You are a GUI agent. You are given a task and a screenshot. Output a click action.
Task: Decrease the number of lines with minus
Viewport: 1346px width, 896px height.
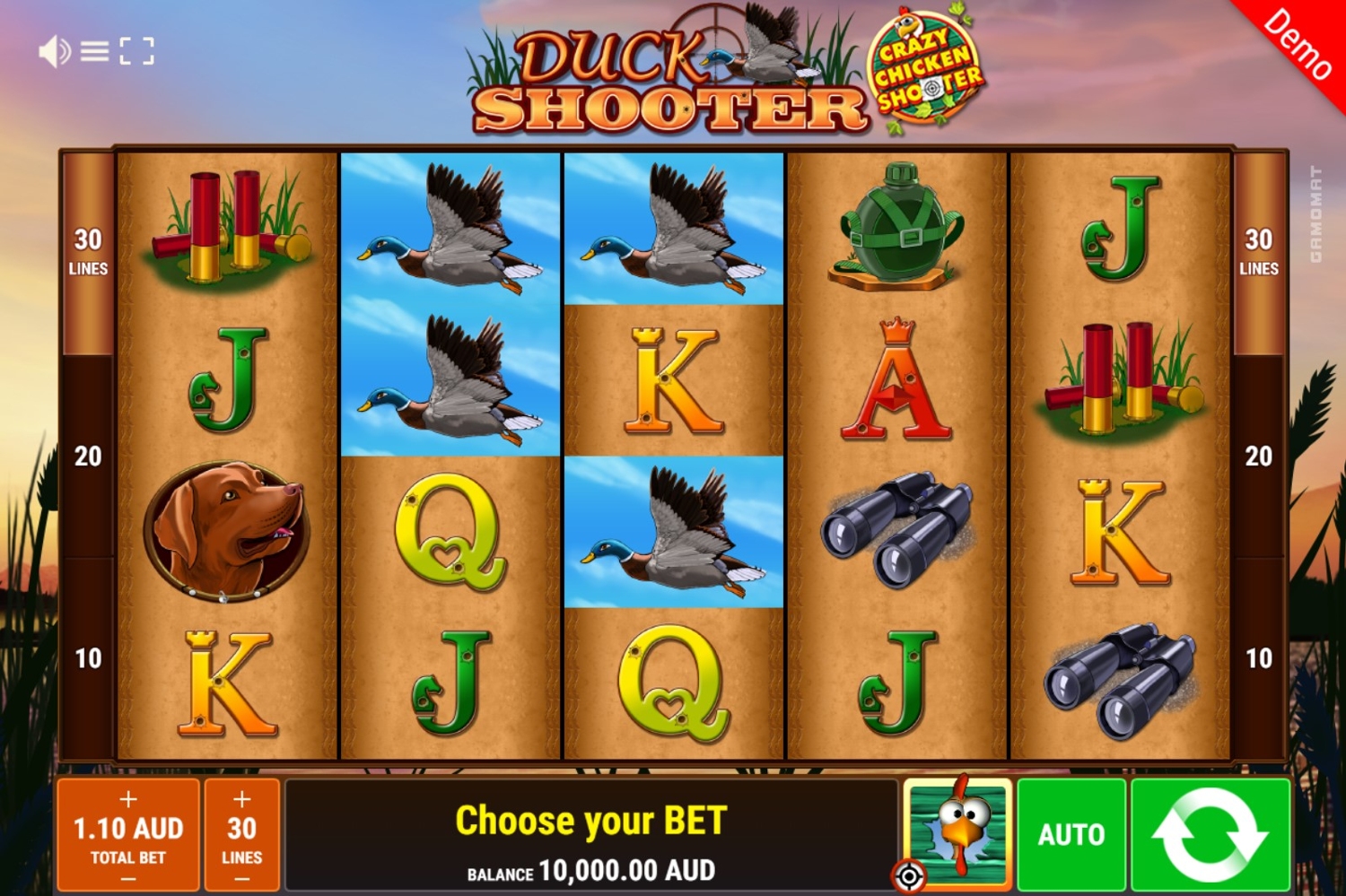click(x=242, y=879)
